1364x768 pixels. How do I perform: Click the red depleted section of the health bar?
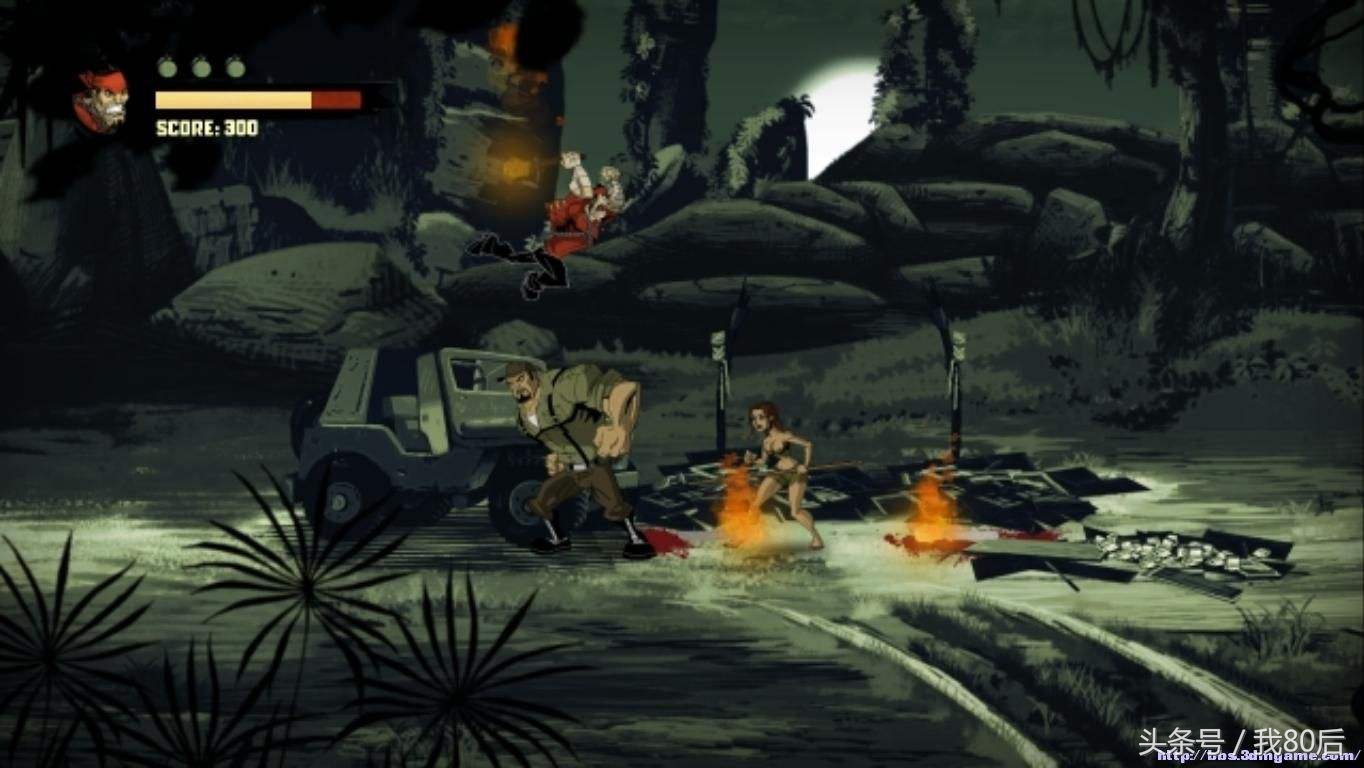pyautogui.click(x=335, y=99)
